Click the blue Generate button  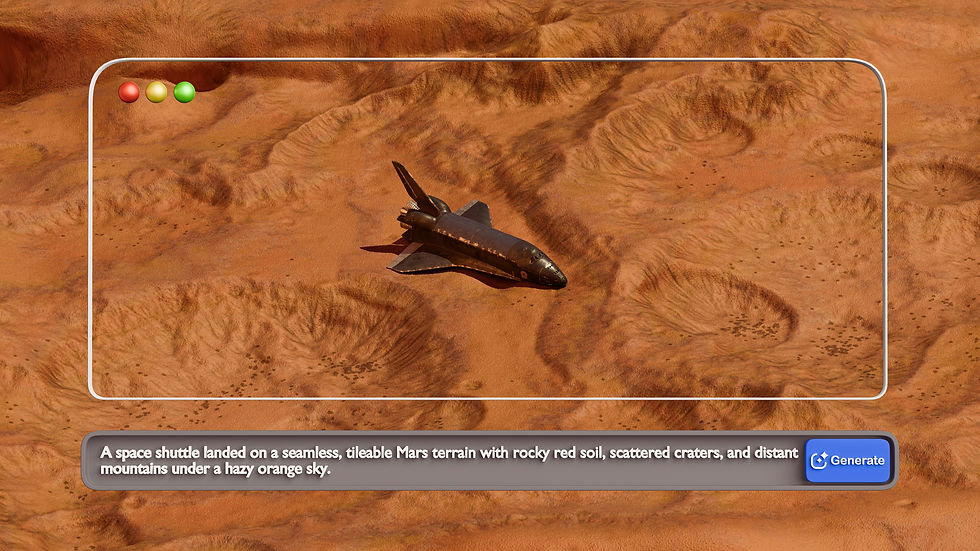(848, 460)
